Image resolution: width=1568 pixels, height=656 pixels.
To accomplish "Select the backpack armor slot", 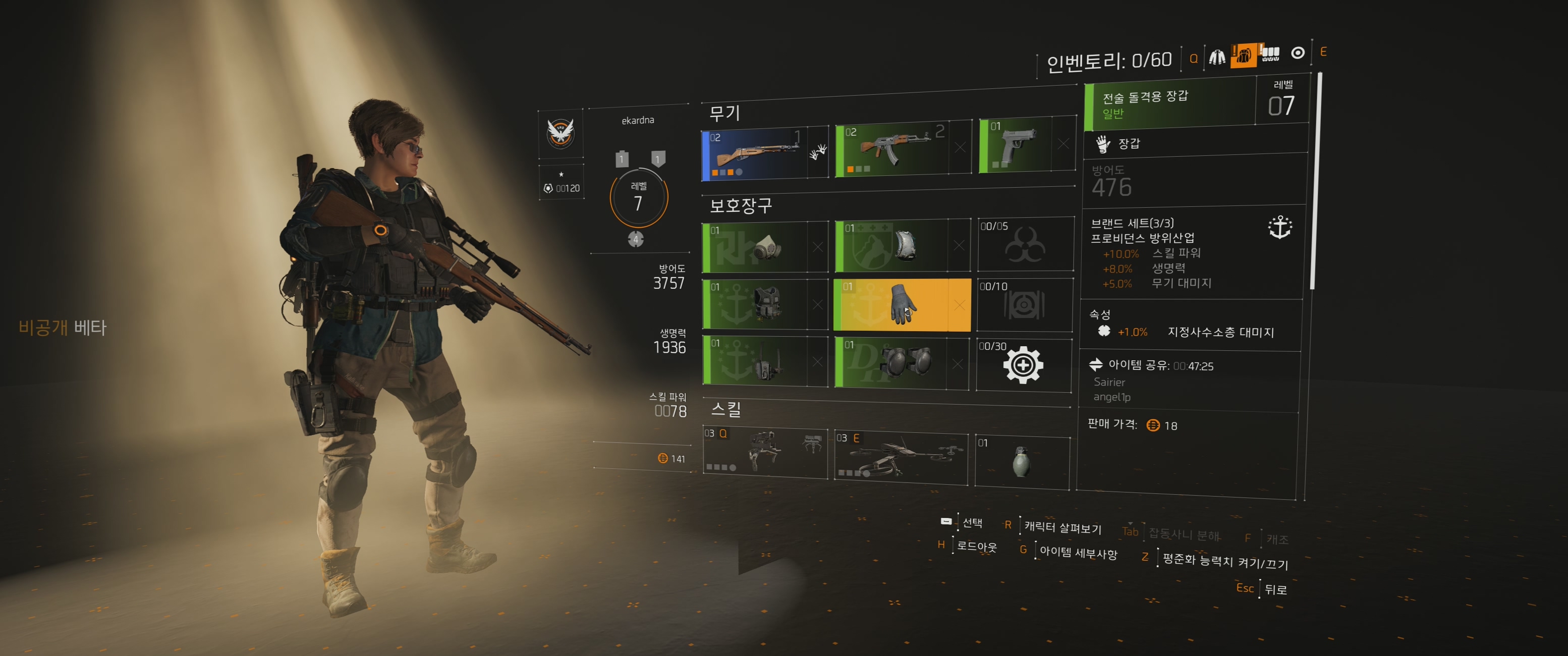I will 891,245.
